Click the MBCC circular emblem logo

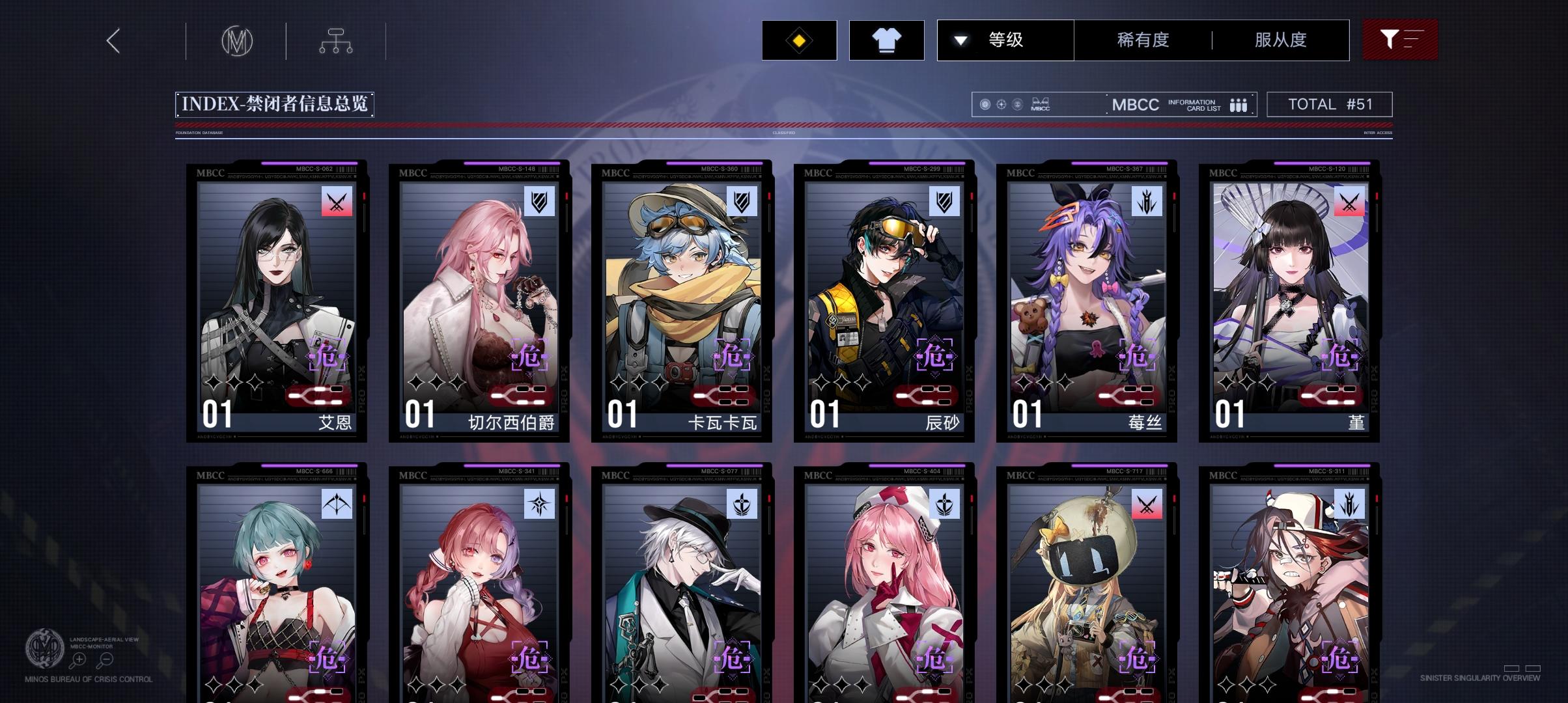[x=236, y=40]
